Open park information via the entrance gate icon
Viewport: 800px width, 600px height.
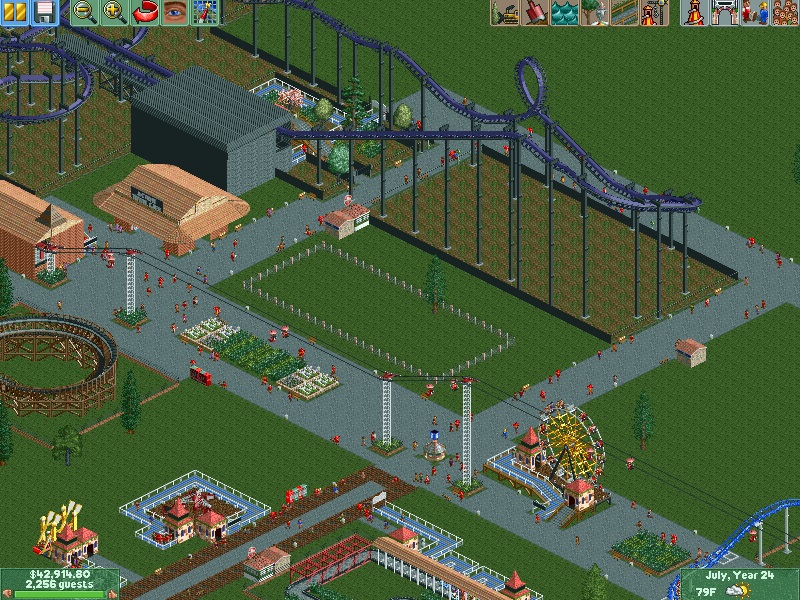(x=724, y=12)
